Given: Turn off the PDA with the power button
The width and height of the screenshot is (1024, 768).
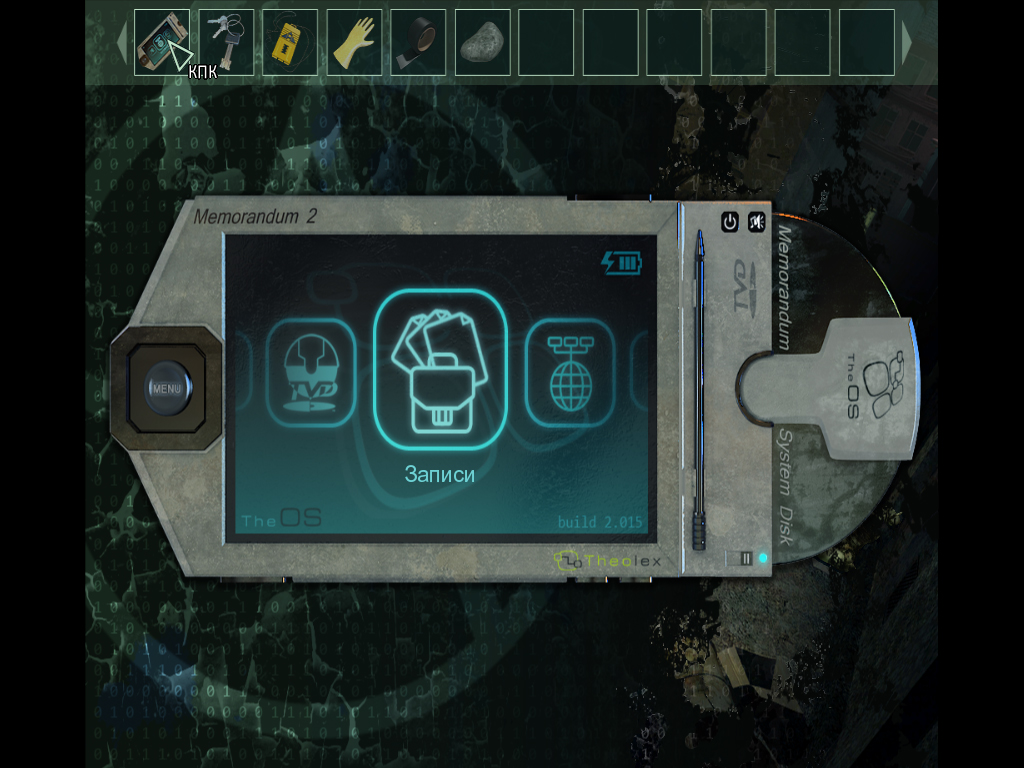Looking at the screenshot, I should [x=730, y=222].
